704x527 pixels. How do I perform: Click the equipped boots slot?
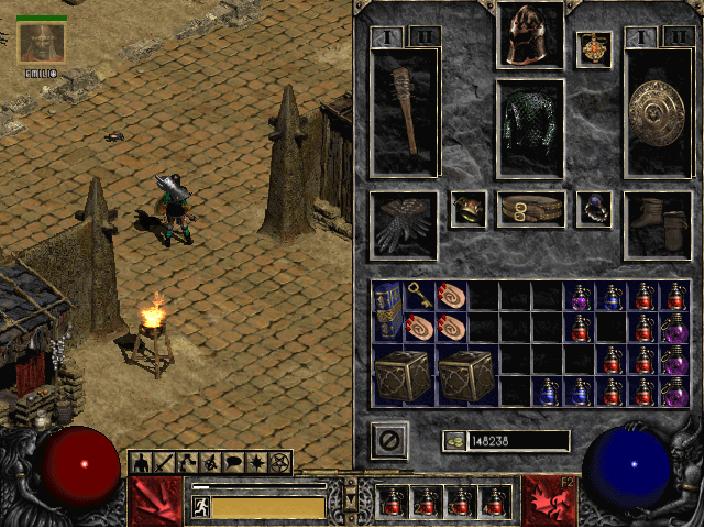pos(658,226)
